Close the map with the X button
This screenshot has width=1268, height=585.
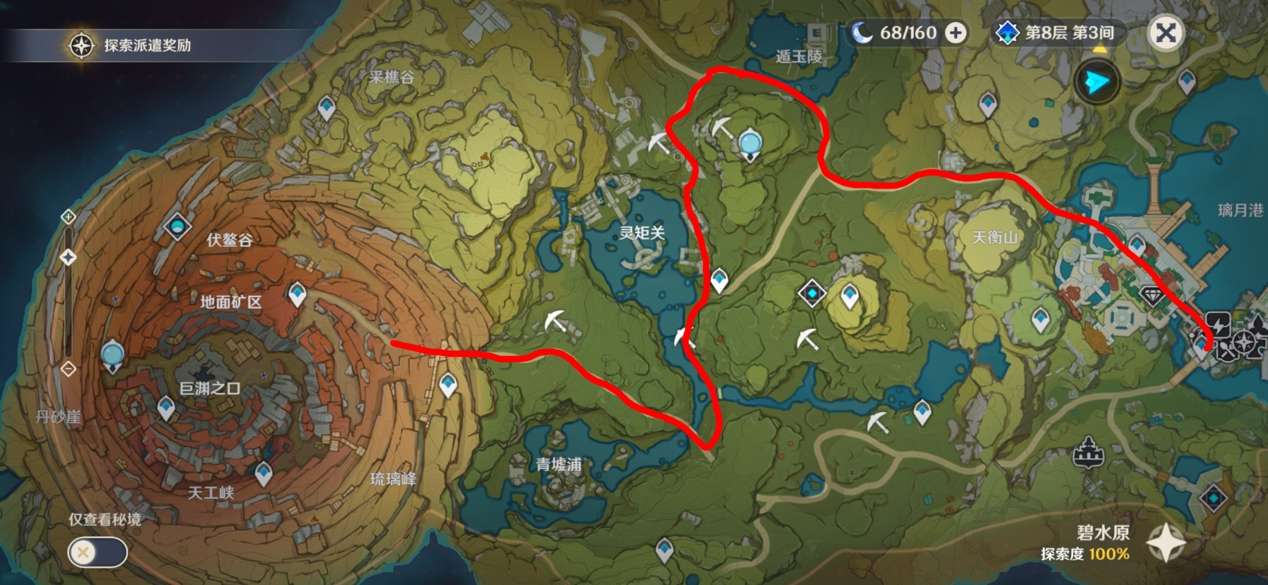[1165, 33]
